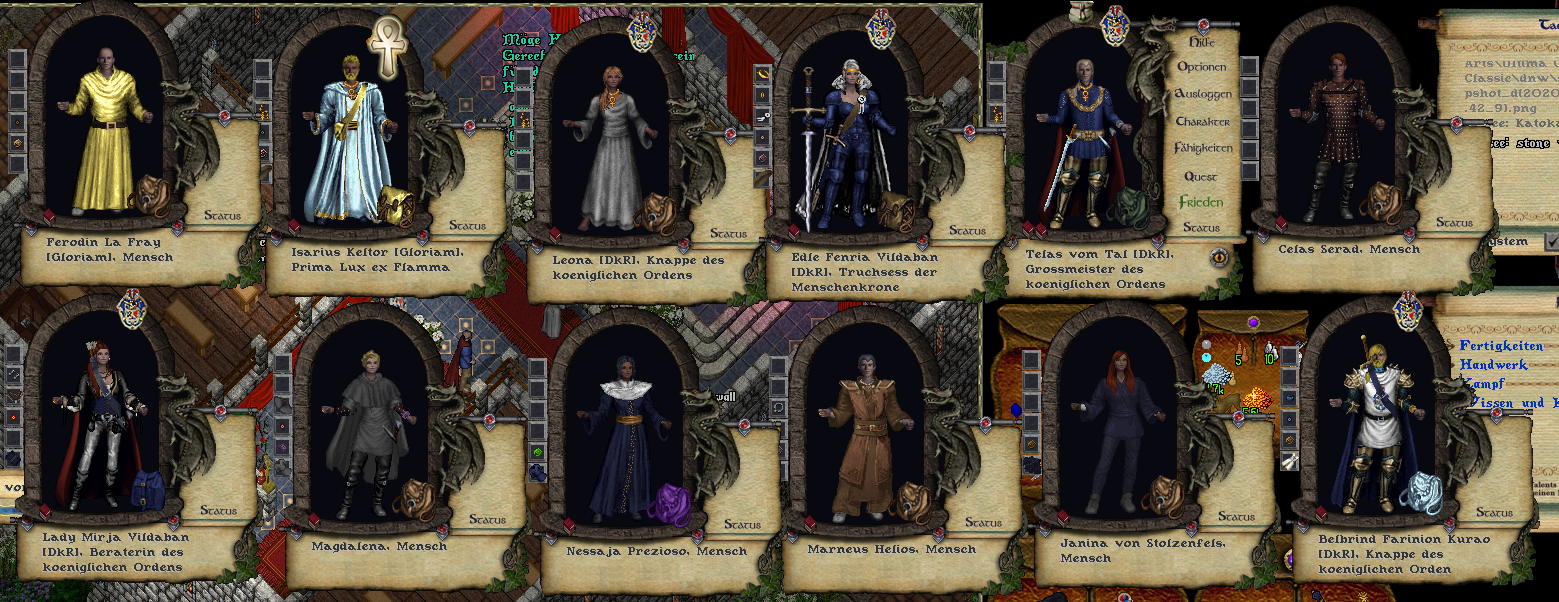
Task: Toggle the green Frieden combat mode
Action: click(1201, 202)
